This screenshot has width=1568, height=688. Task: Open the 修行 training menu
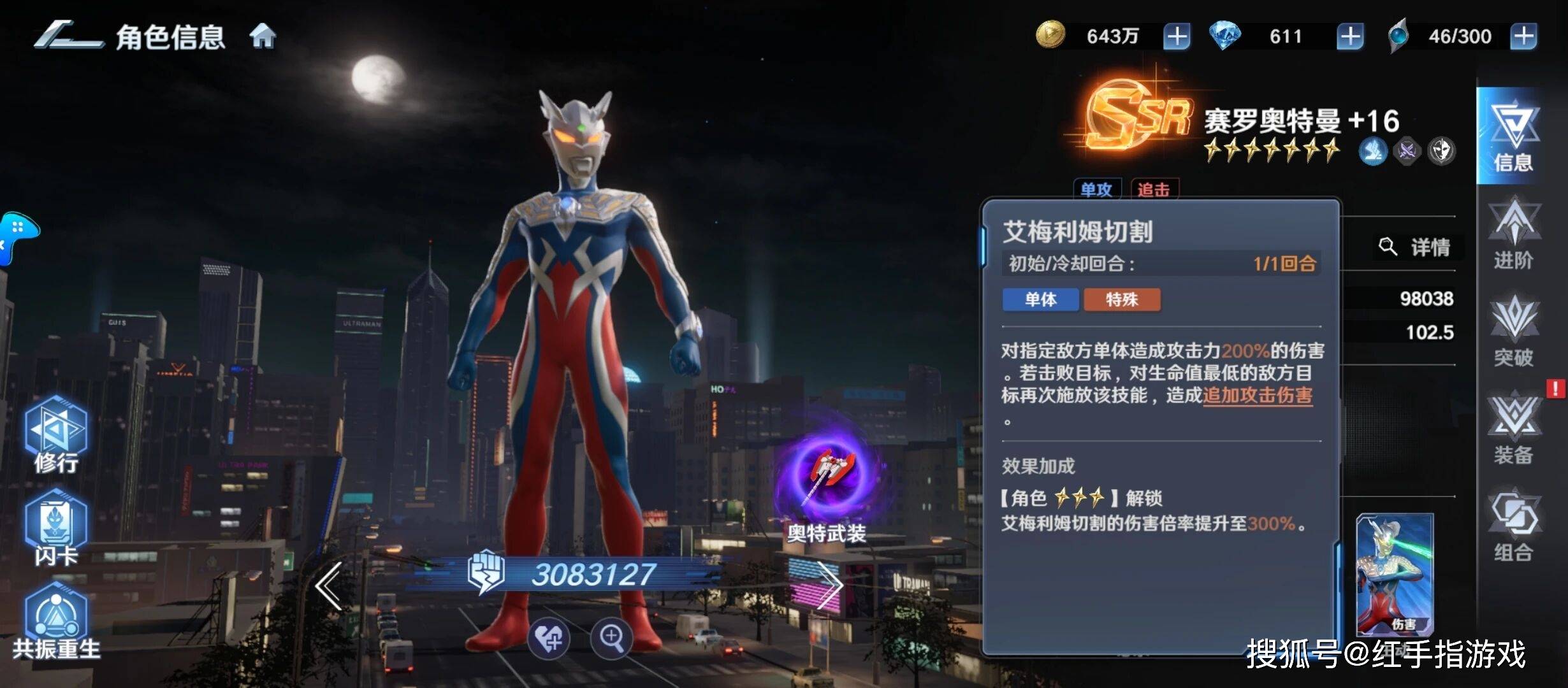point(56,434)
